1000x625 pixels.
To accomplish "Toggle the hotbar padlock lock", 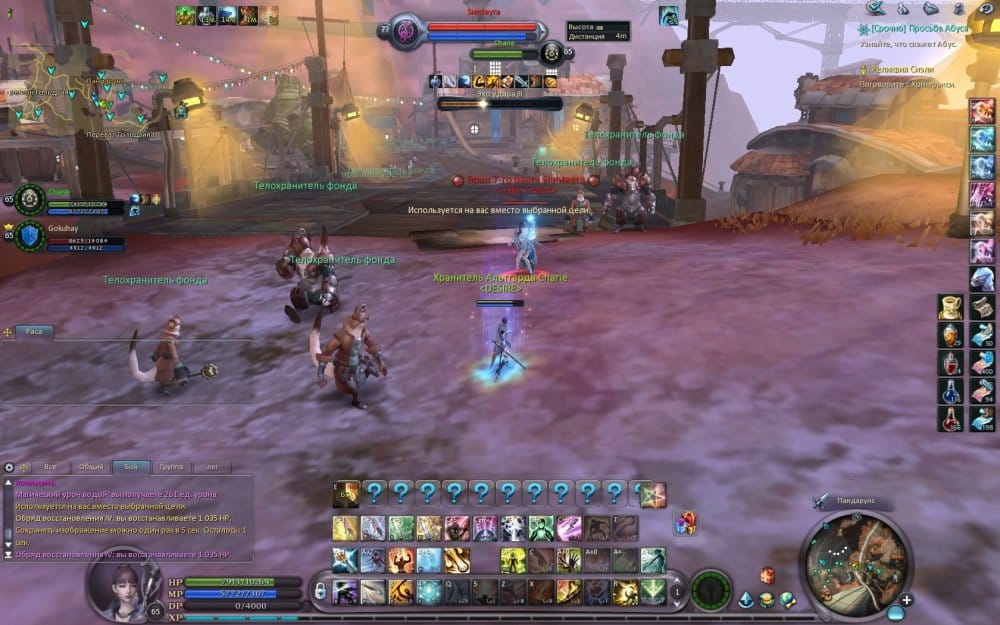I will (x=320, y=592).
